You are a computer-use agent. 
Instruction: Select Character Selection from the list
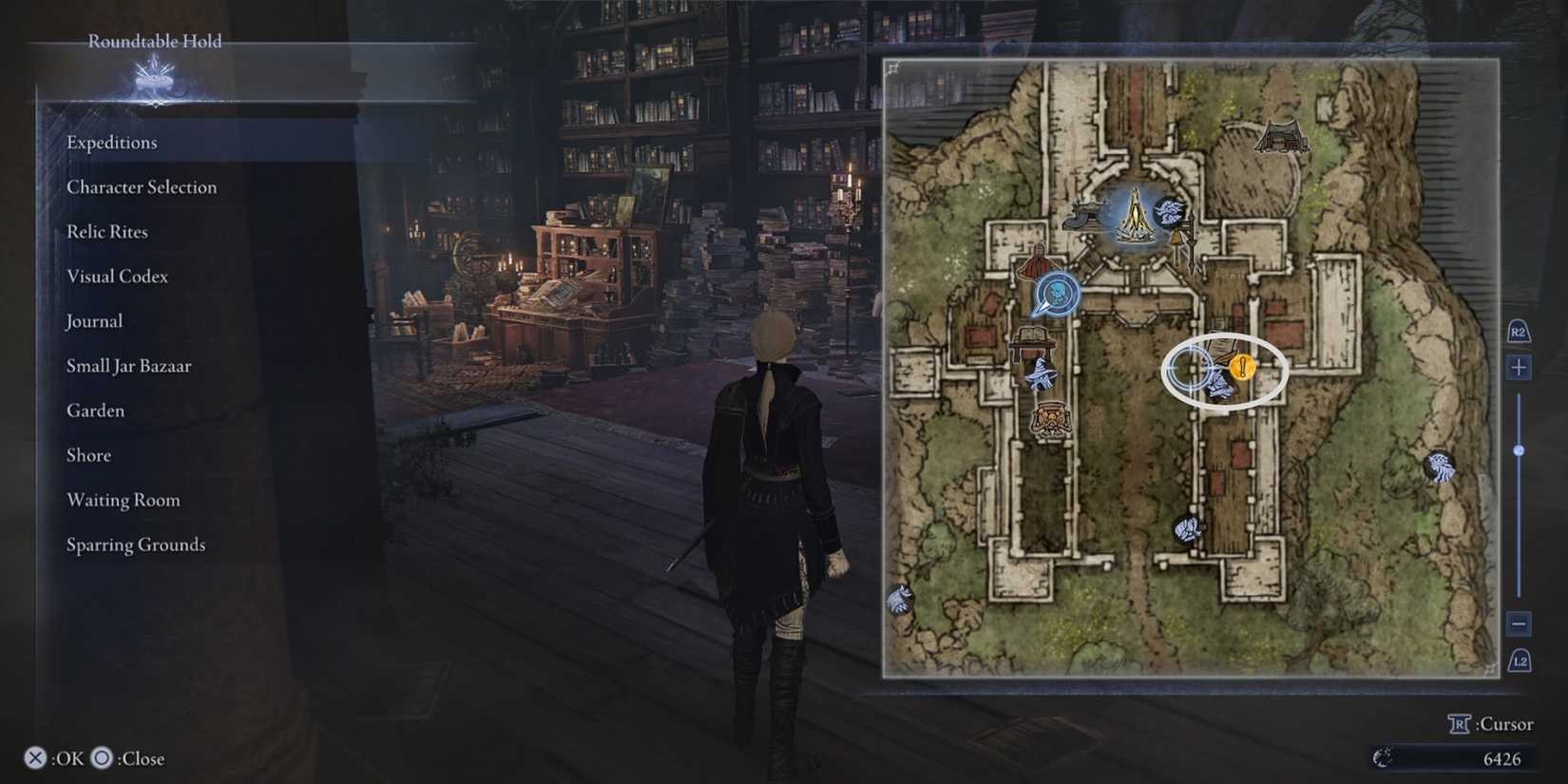(x=142, y=187)
